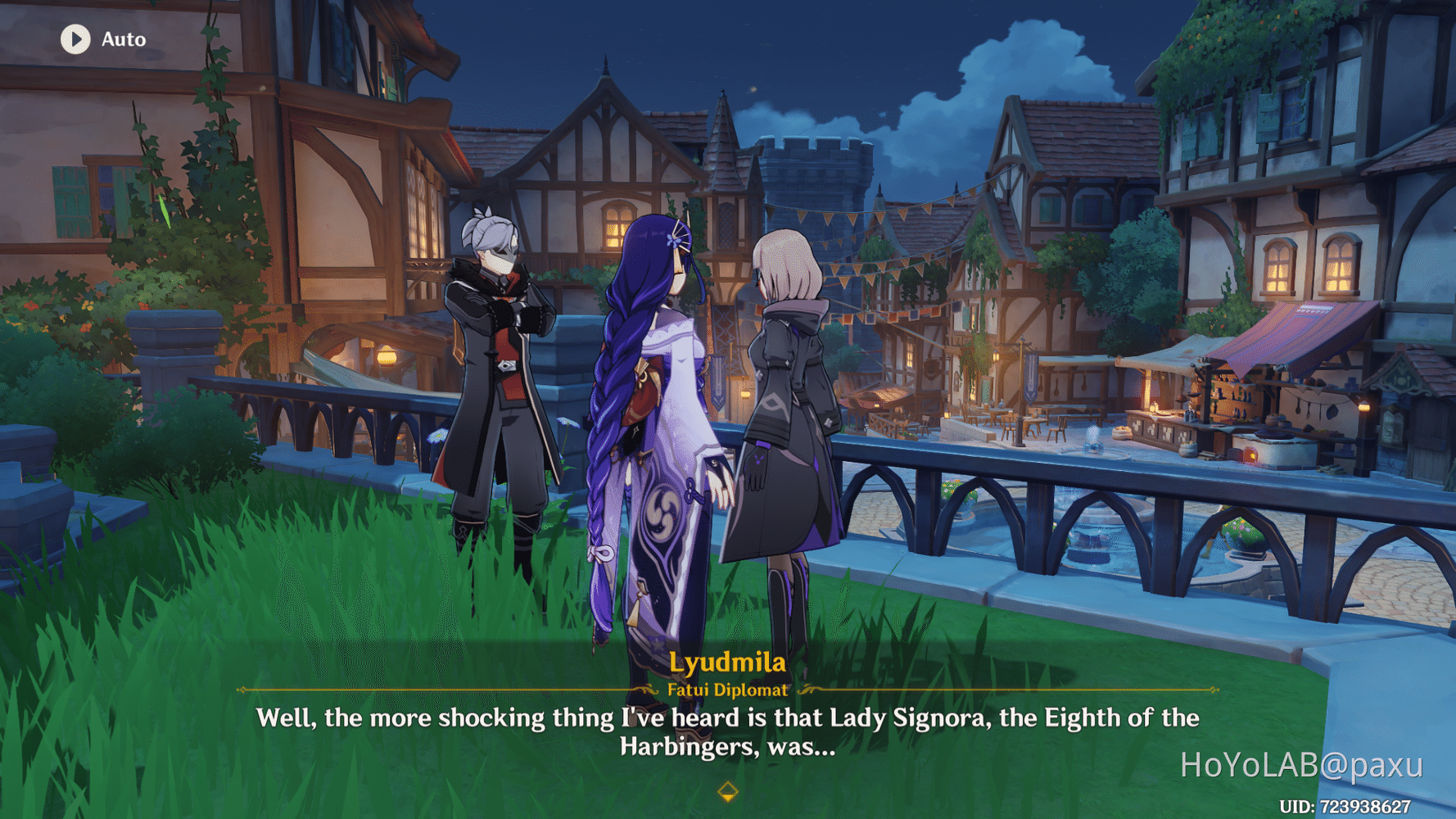Image resolution: width=1456 pixels, height=819 pixels.
Task: Advance the dialogue about Lady Signora
Action: [727, 731]
